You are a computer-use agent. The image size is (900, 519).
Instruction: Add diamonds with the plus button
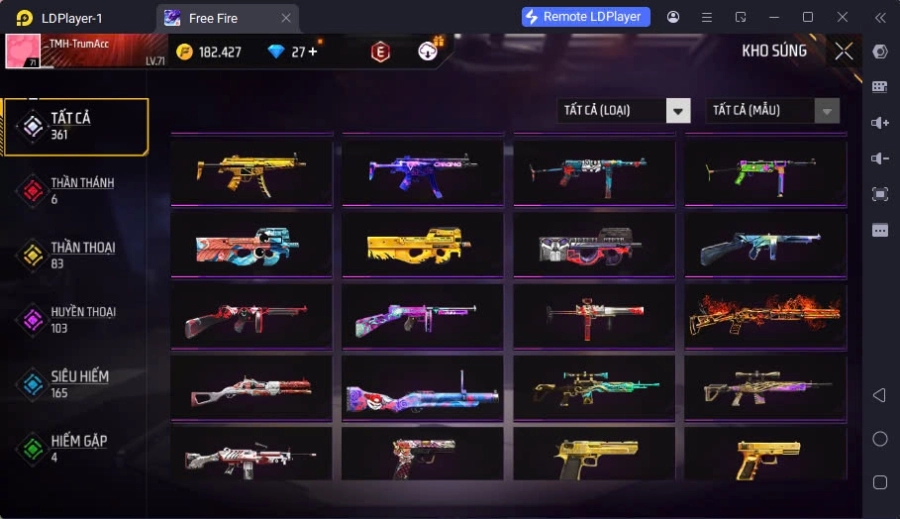tap(313, 52)
